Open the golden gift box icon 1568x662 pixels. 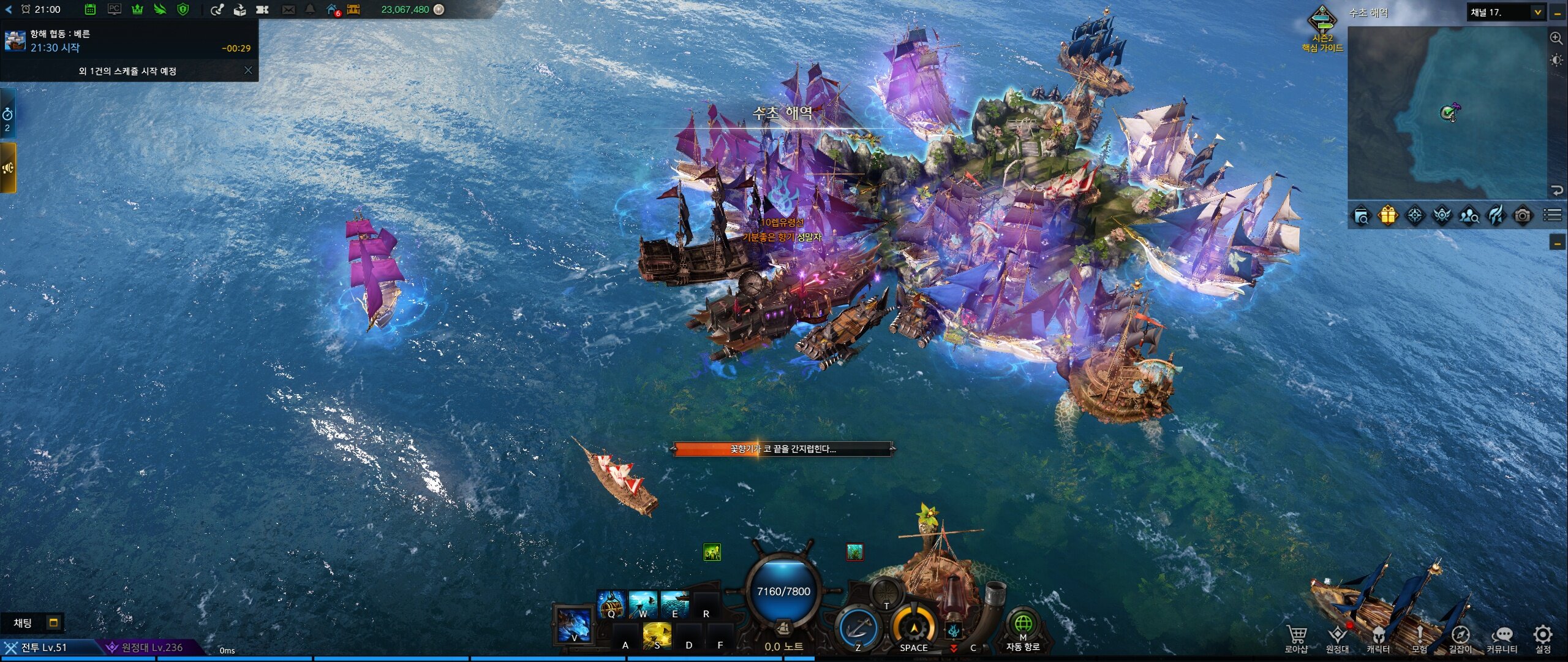pyautogui.click(x=1388, y=215)
